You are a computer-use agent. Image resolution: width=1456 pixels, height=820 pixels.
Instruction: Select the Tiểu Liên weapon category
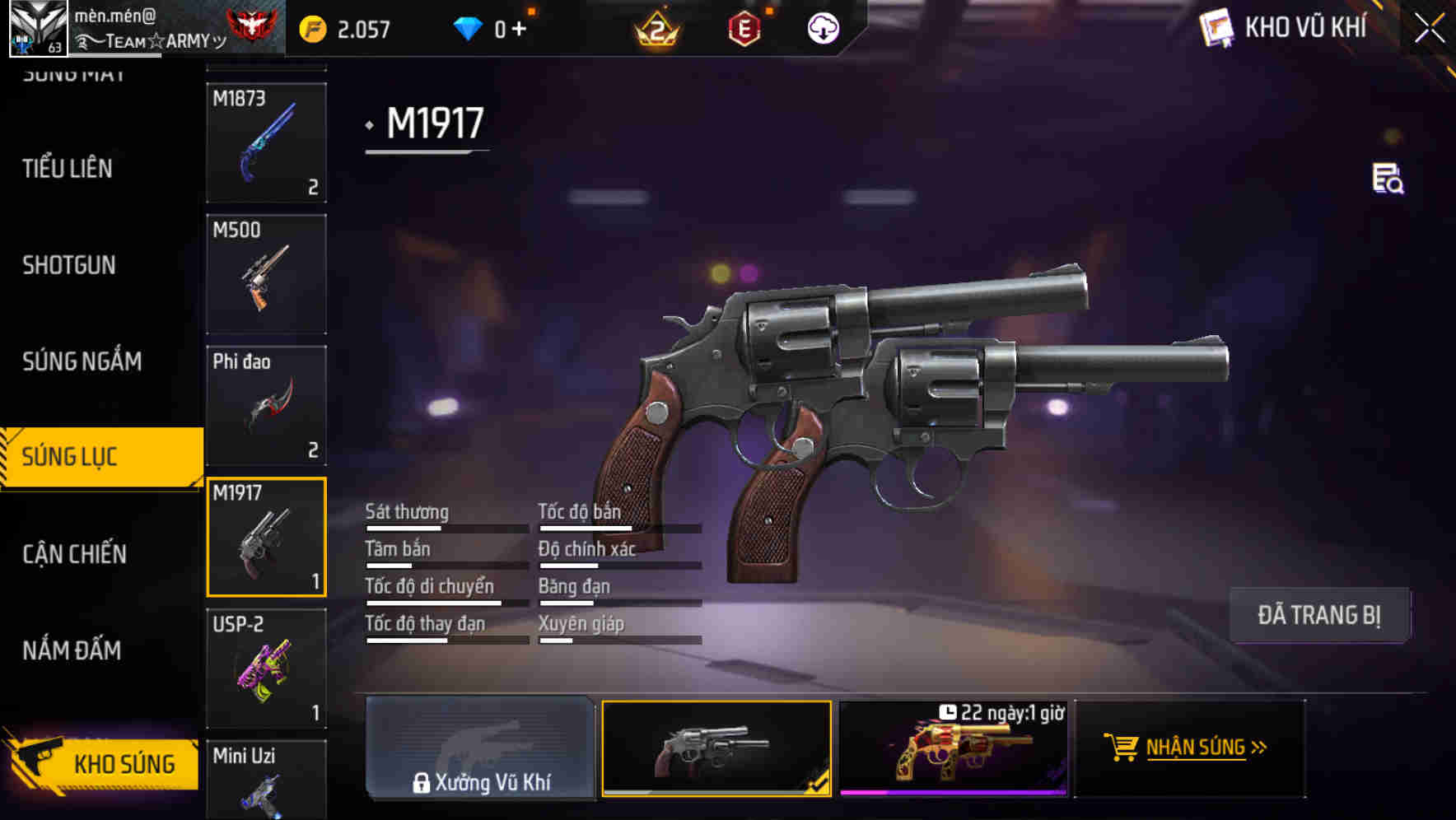point(66,169)
